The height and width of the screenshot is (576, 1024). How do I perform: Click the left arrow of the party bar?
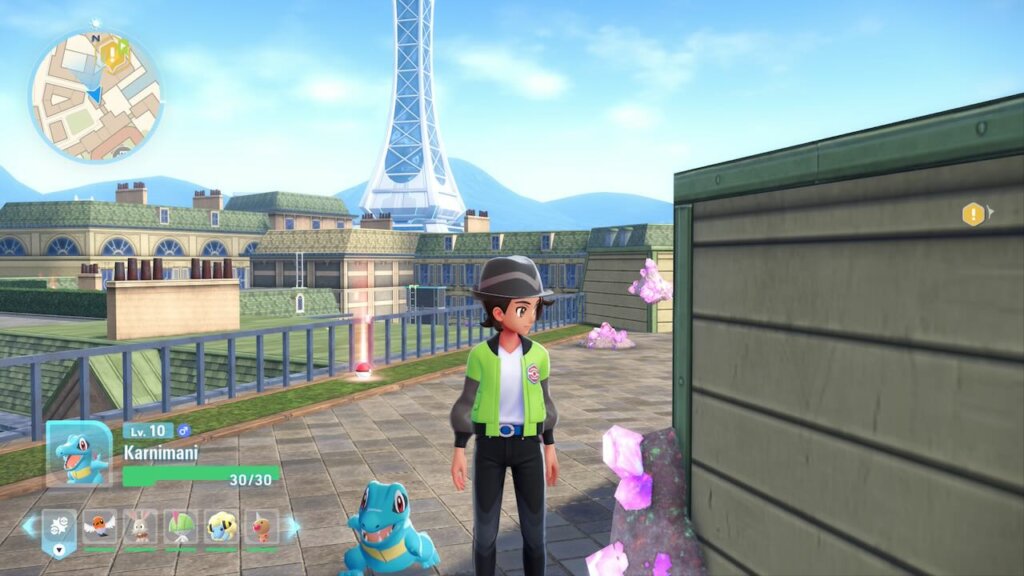(x=30, y=526)
